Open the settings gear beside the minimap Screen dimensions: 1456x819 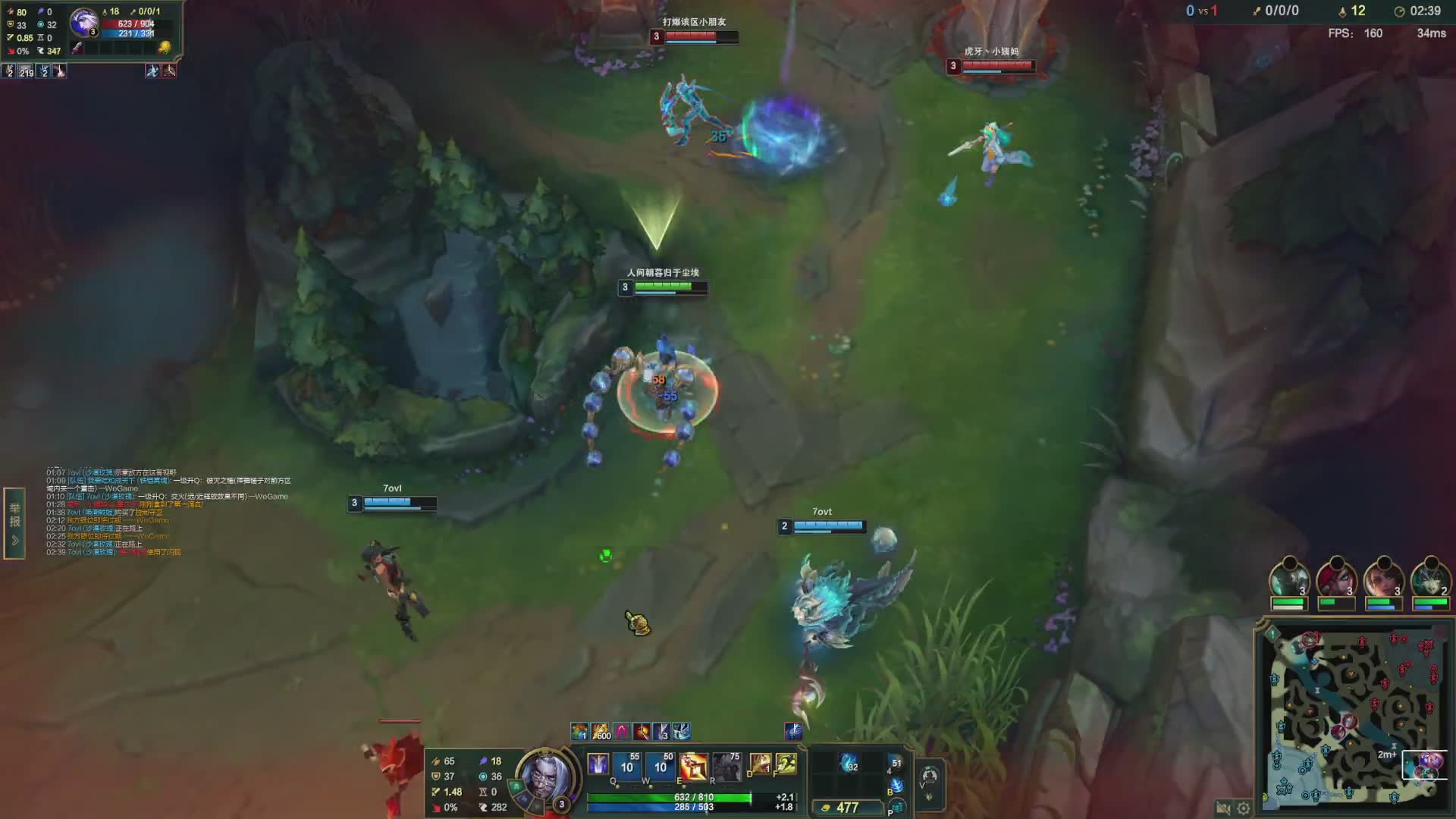click(1244, 808)
